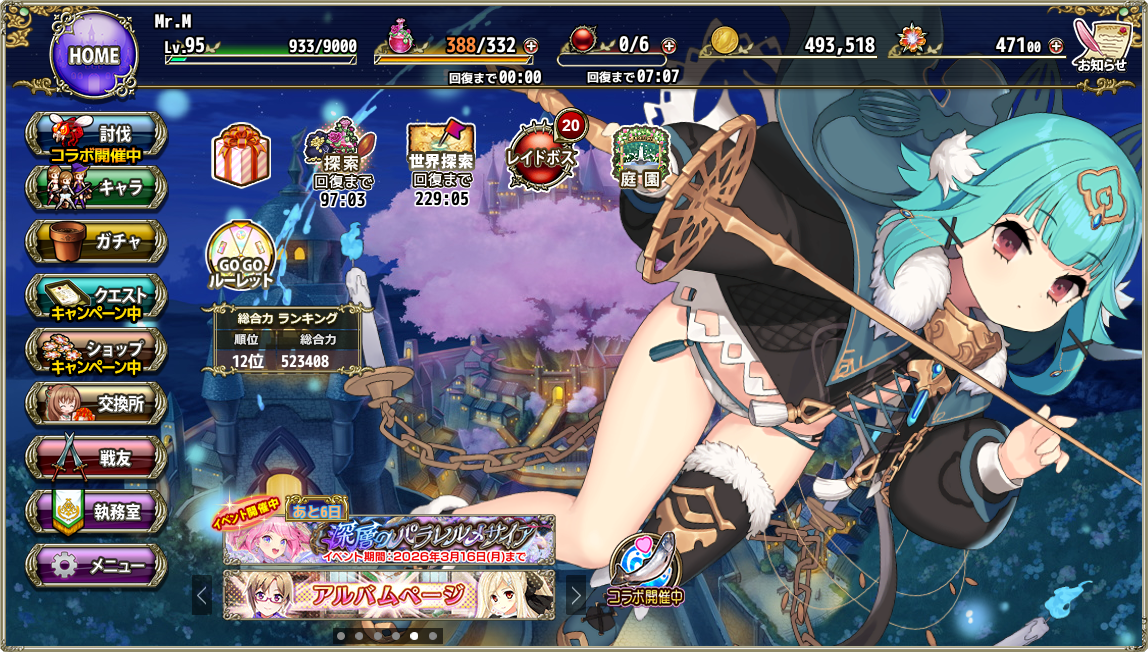Open the 交換所 exchange menu

pos(97,404)
